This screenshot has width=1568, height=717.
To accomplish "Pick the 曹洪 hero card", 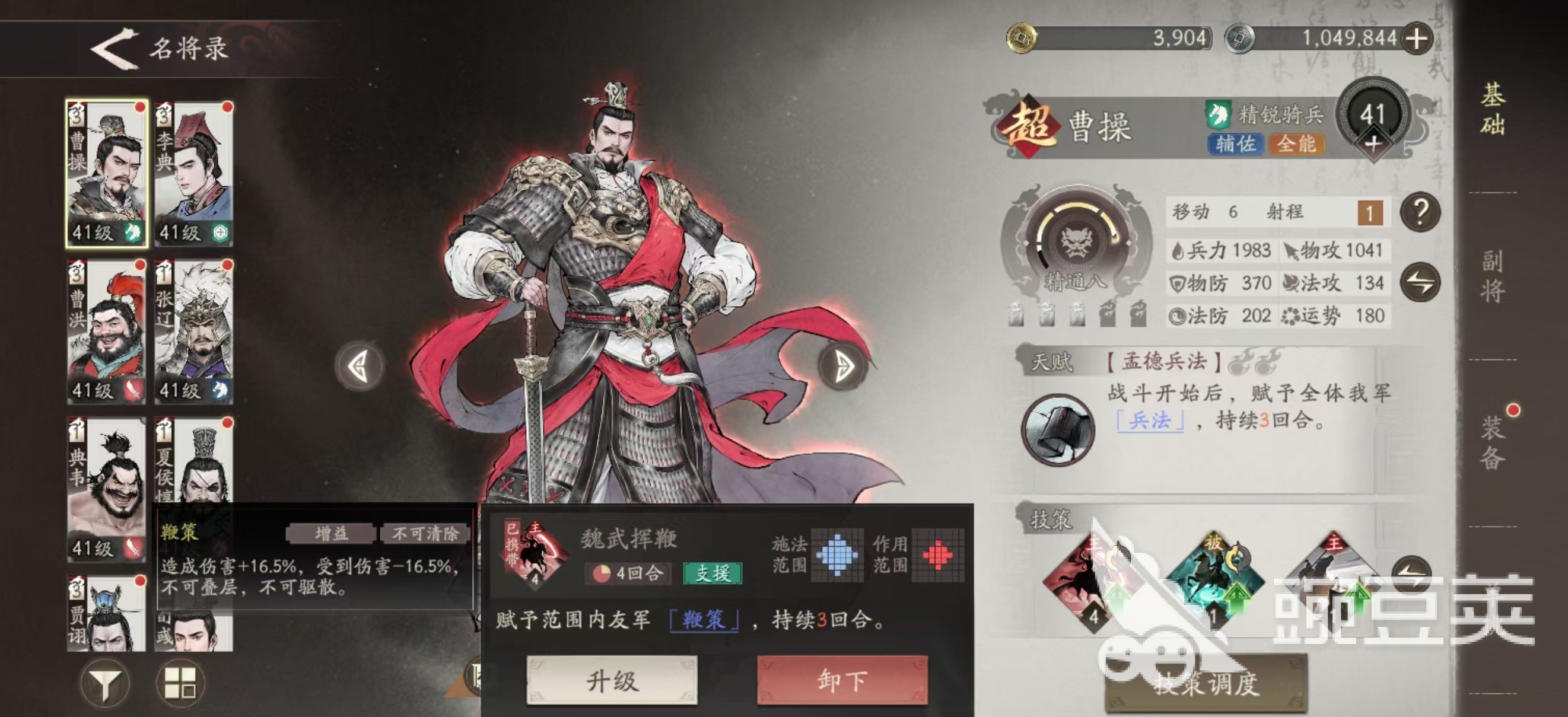I will point(107,332).
